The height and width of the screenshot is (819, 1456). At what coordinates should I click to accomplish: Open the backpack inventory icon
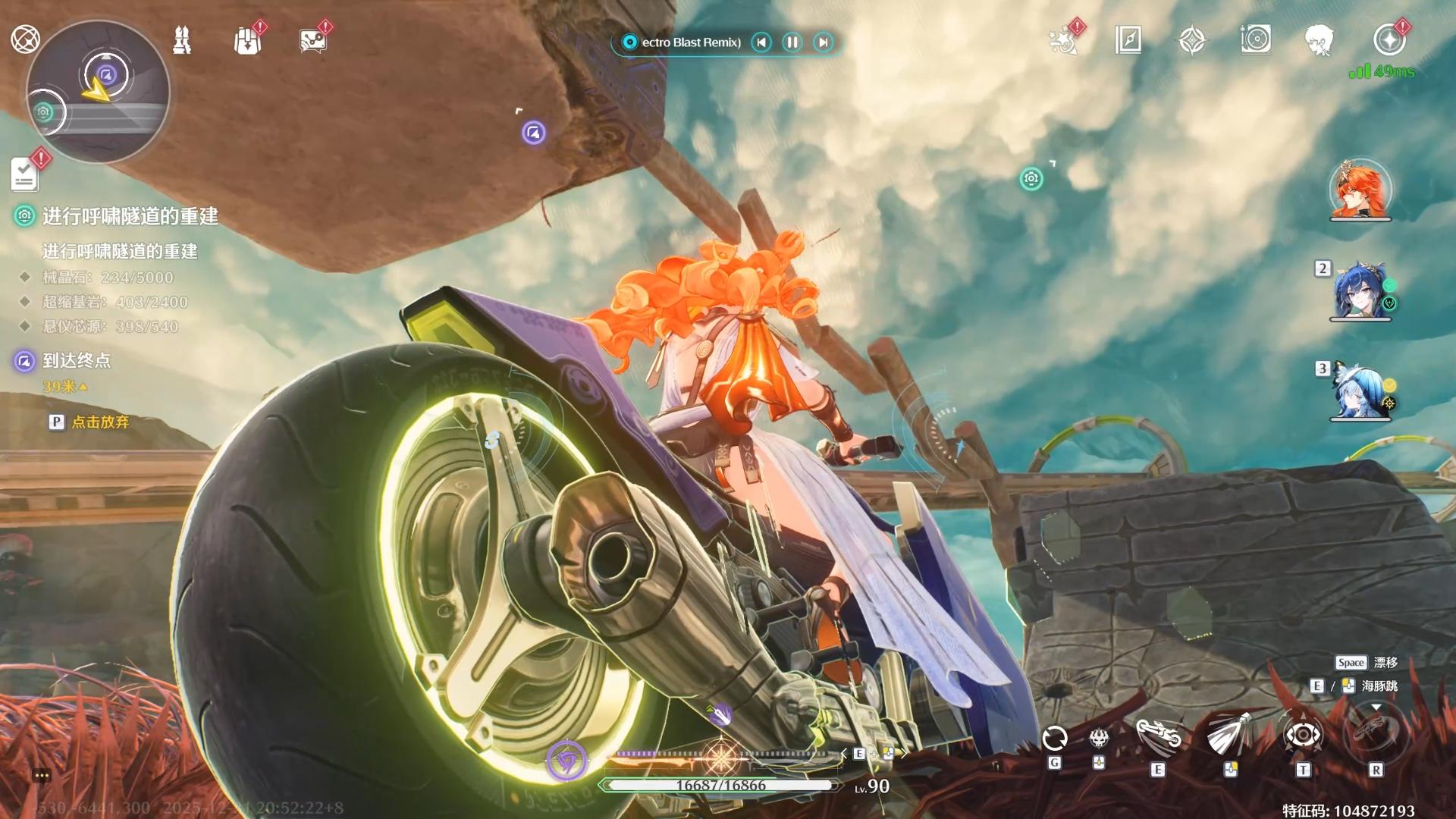[x=247, y=40]
